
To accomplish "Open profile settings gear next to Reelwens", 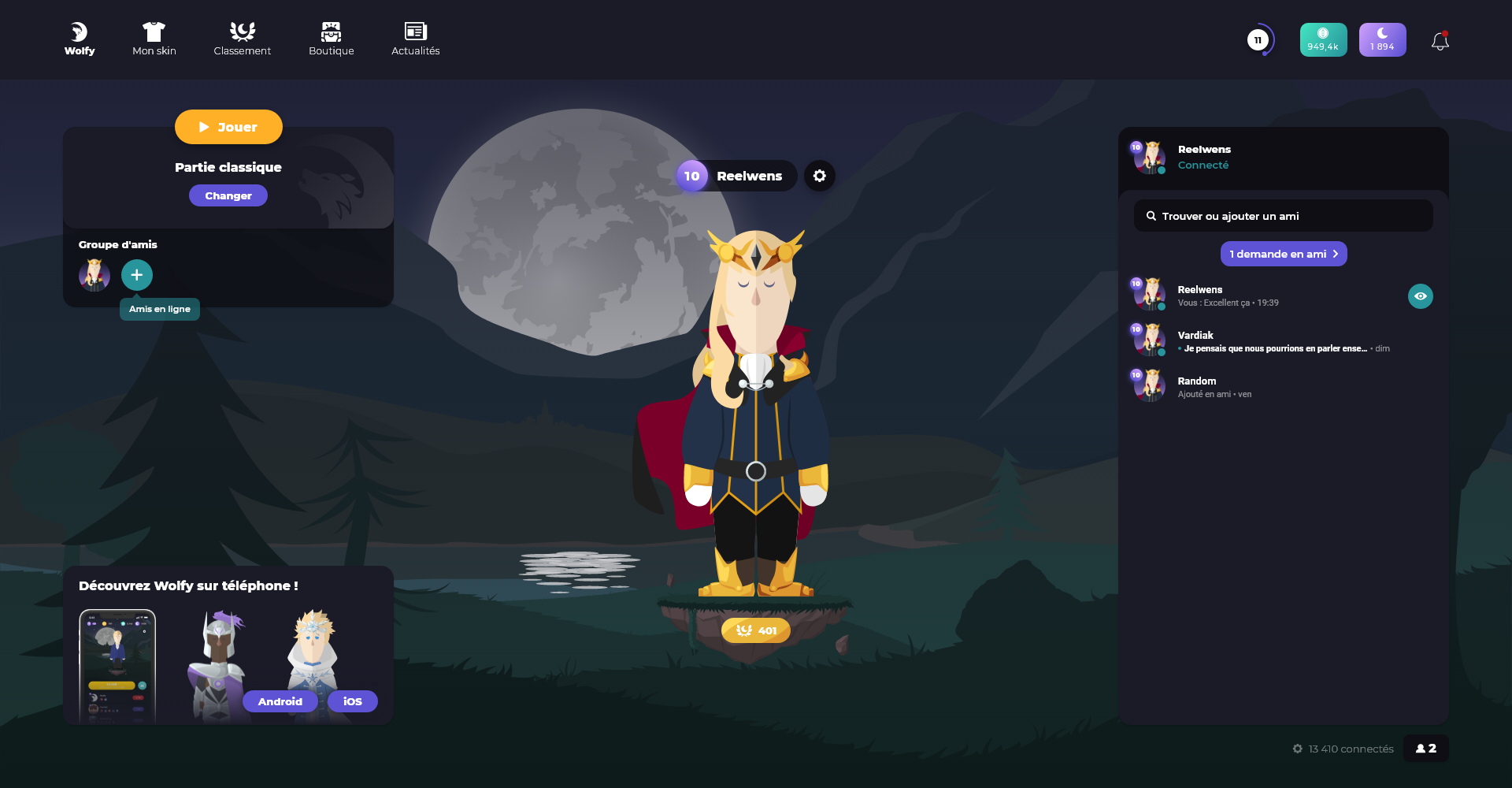I will 820,176.
